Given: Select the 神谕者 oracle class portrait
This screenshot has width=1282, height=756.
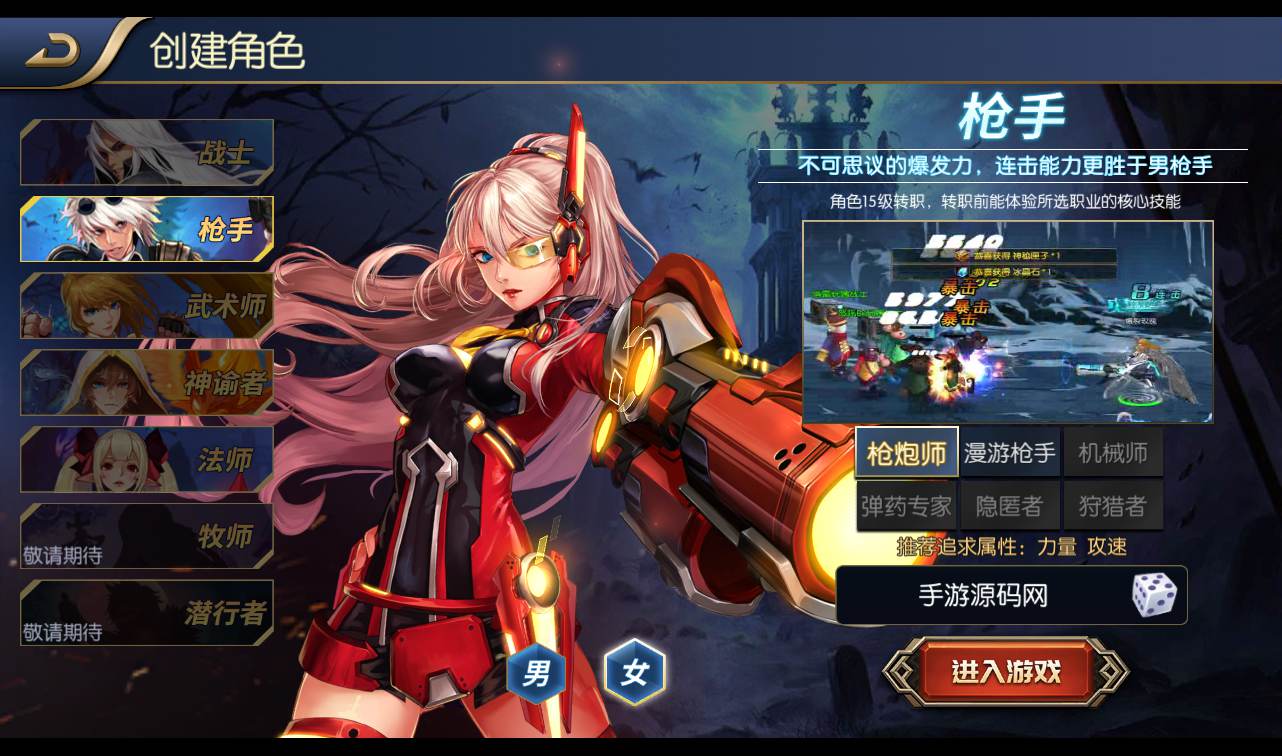Looking at the screenshot, I should 146,383.
